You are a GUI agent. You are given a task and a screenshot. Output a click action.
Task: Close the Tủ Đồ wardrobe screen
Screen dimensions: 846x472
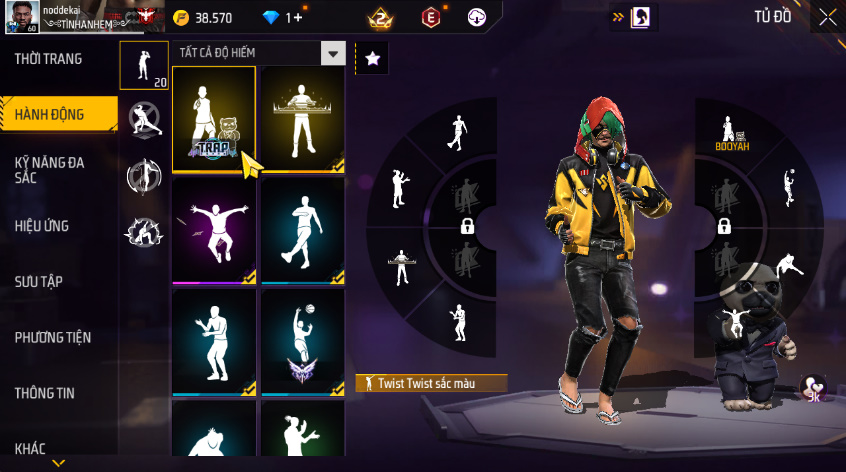(827, 17)
